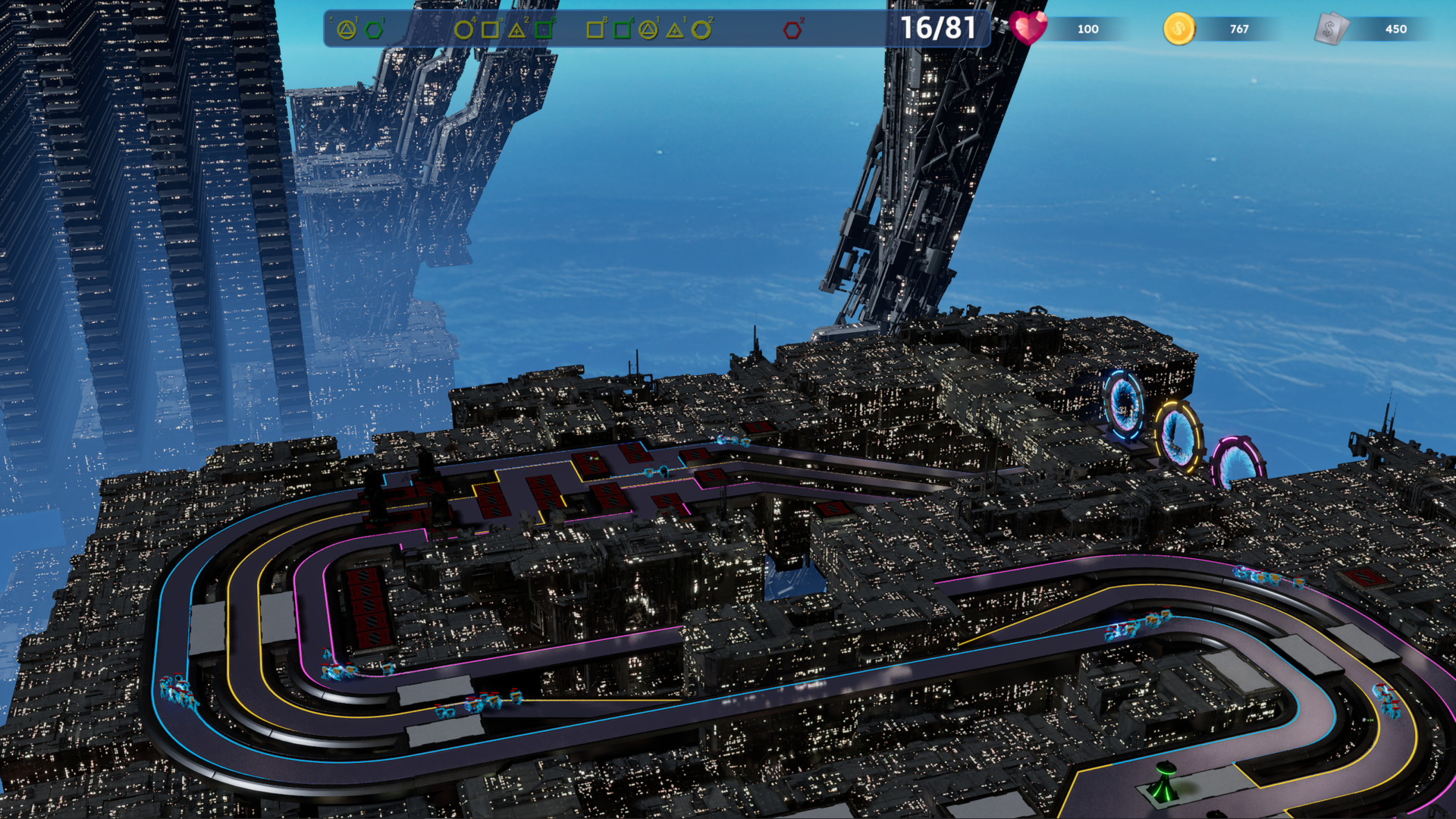
Task: Click the silver dollar bills icon
Action: click(x=1331, y=30)
